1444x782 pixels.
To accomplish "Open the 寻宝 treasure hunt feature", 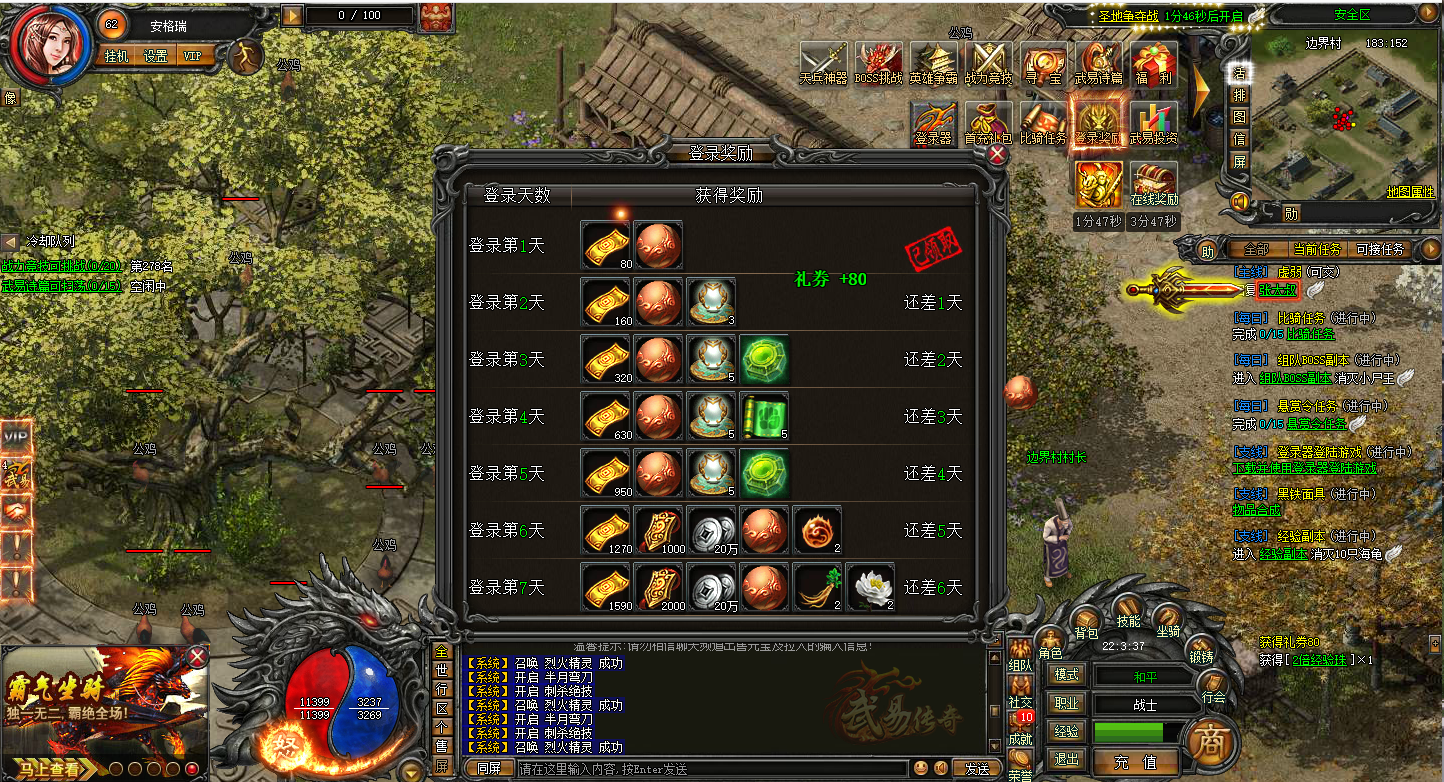I will (x=1042, y=62).
